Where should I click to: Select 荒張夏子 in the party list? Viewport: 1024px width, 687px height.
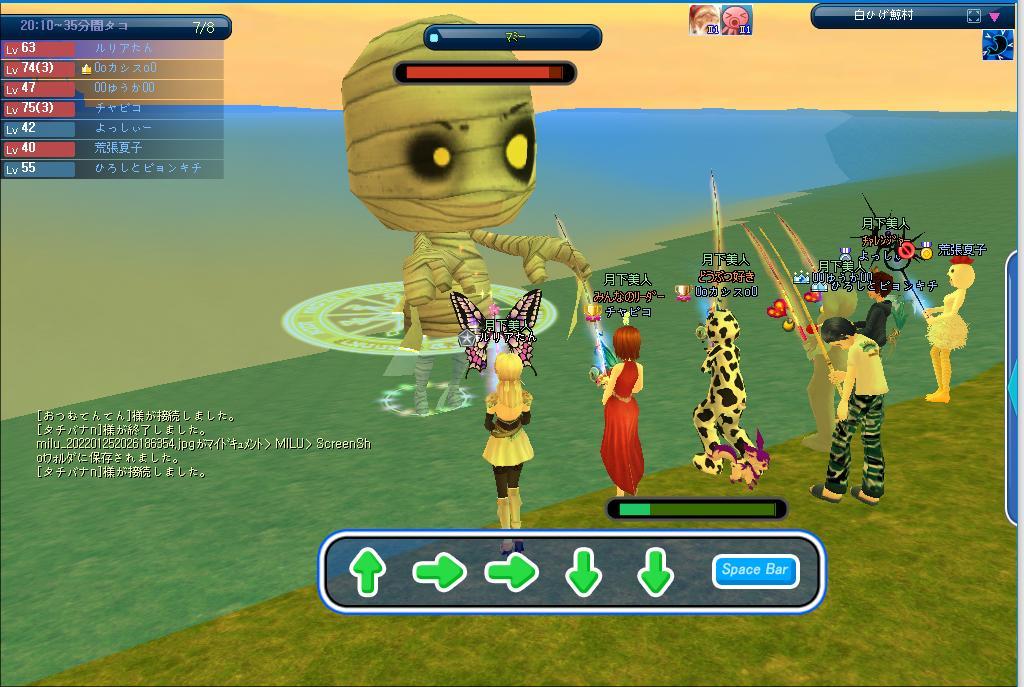[112, 148]
